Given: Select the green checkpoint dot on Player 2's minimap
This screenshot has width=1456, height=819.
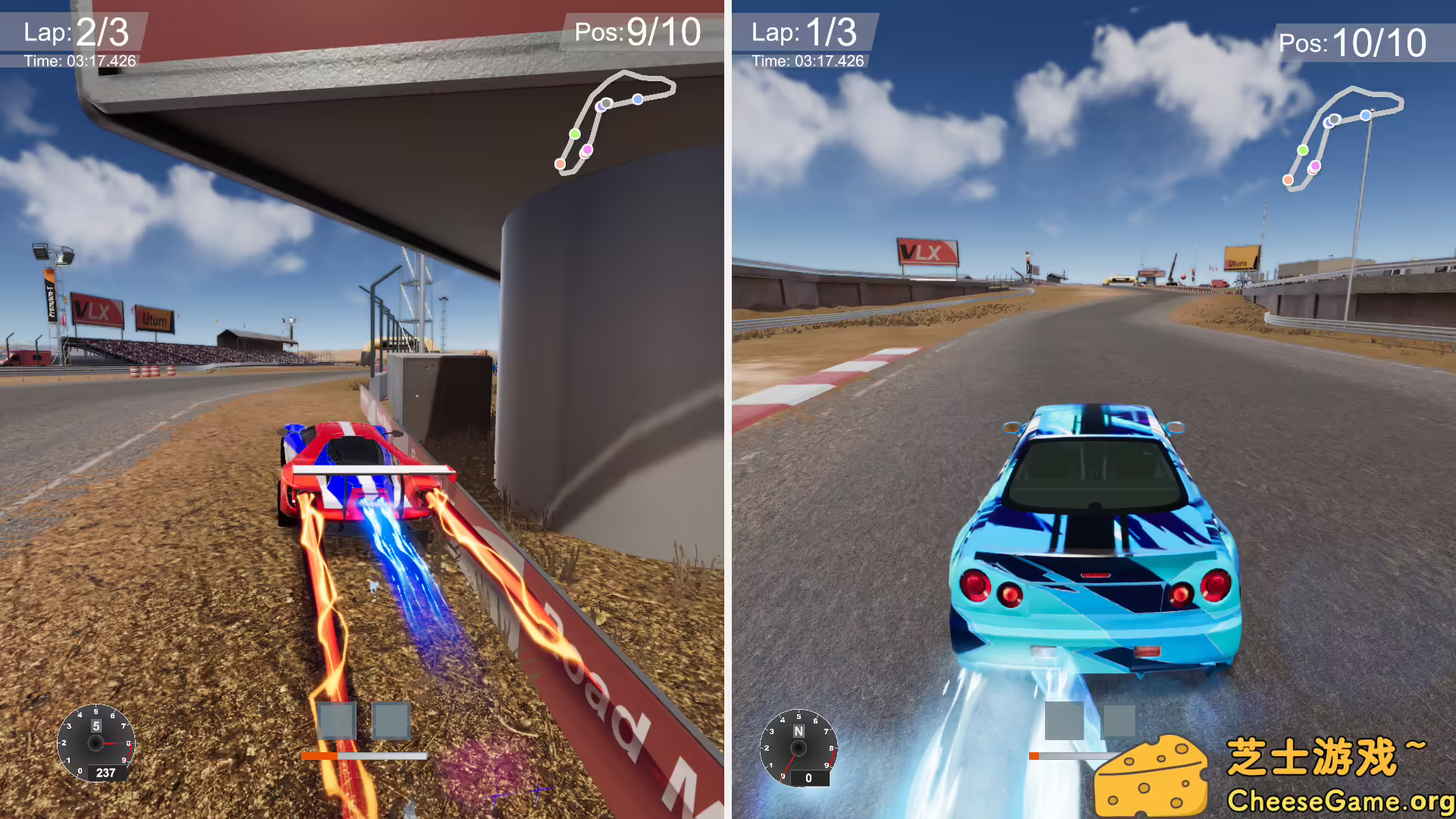Looking at the screenshot, I should click(1301, 150).
